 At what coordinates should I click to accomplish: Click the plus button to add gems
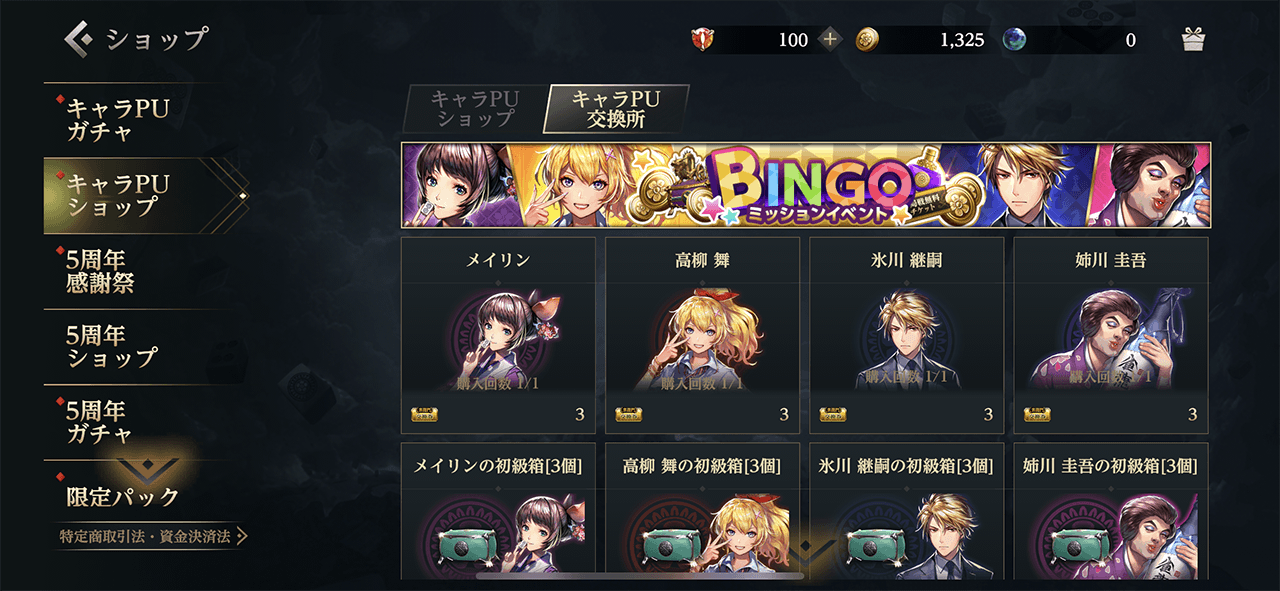pyautogui.click(x=830, y=40)
